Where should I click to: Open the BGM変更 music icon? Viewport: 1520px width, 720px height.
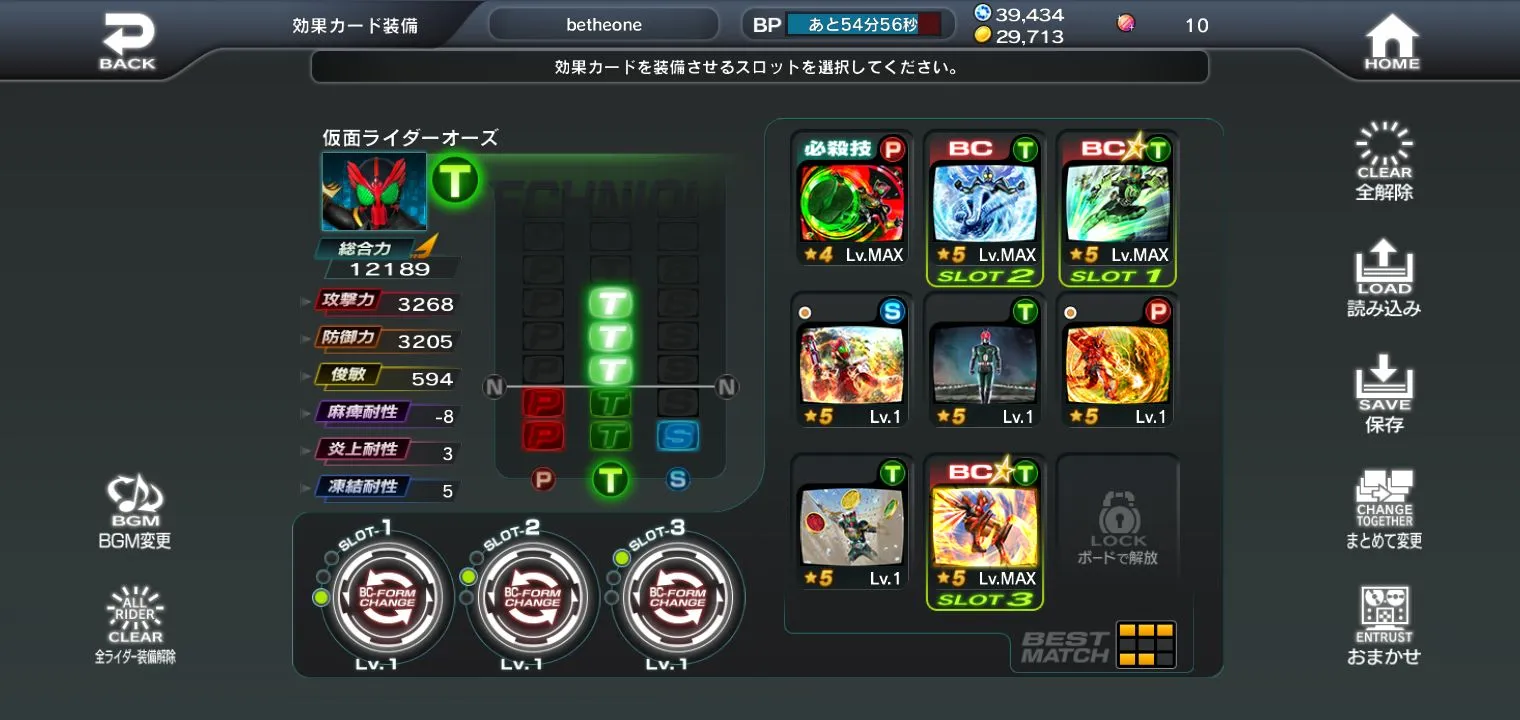pyautogui.click(x=135, y=505)
